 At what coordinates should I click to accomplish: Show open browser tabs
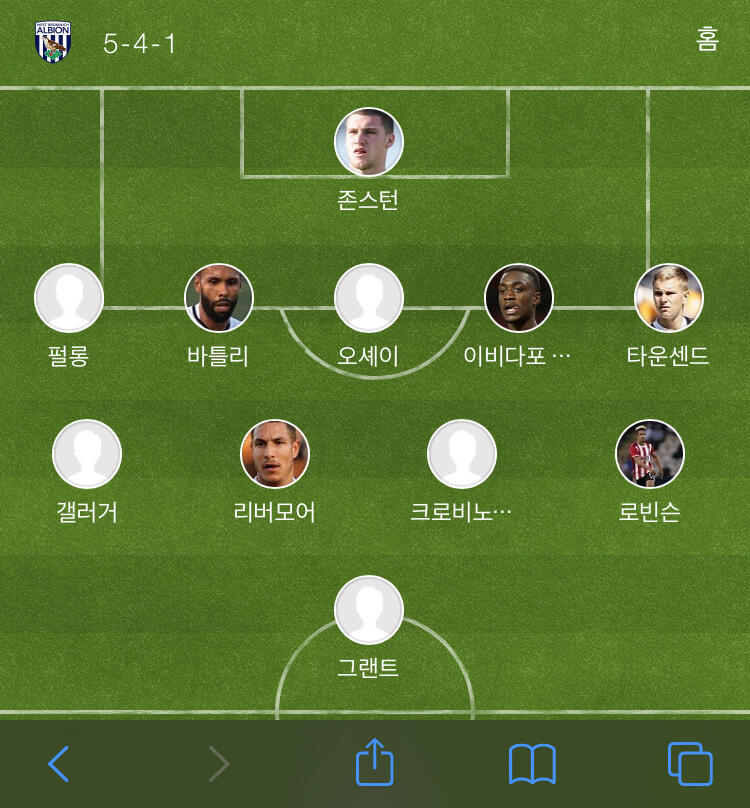[690, 764]
